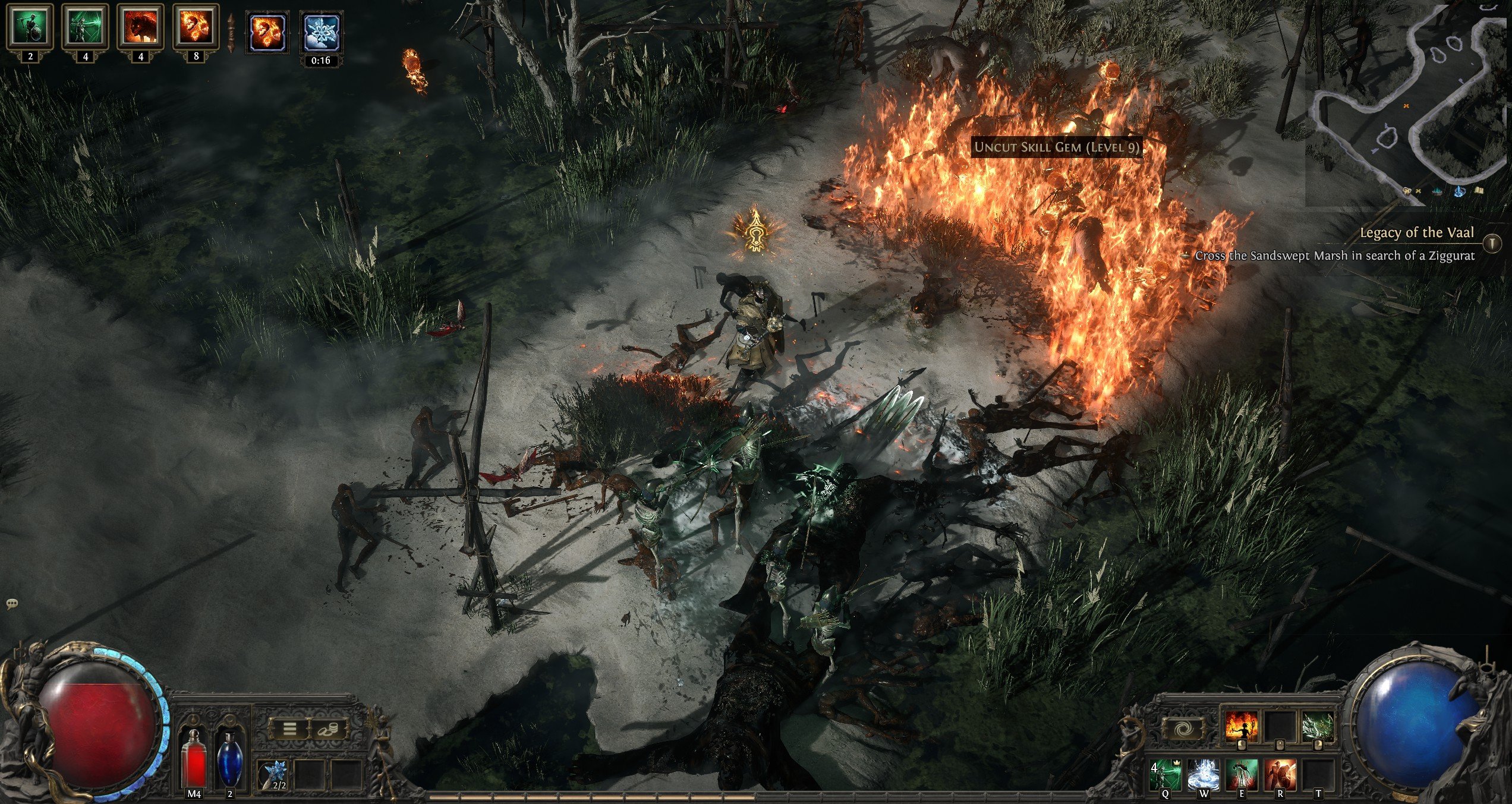
Task: Activate the flame wall skill
Action: coord(1241,726)
